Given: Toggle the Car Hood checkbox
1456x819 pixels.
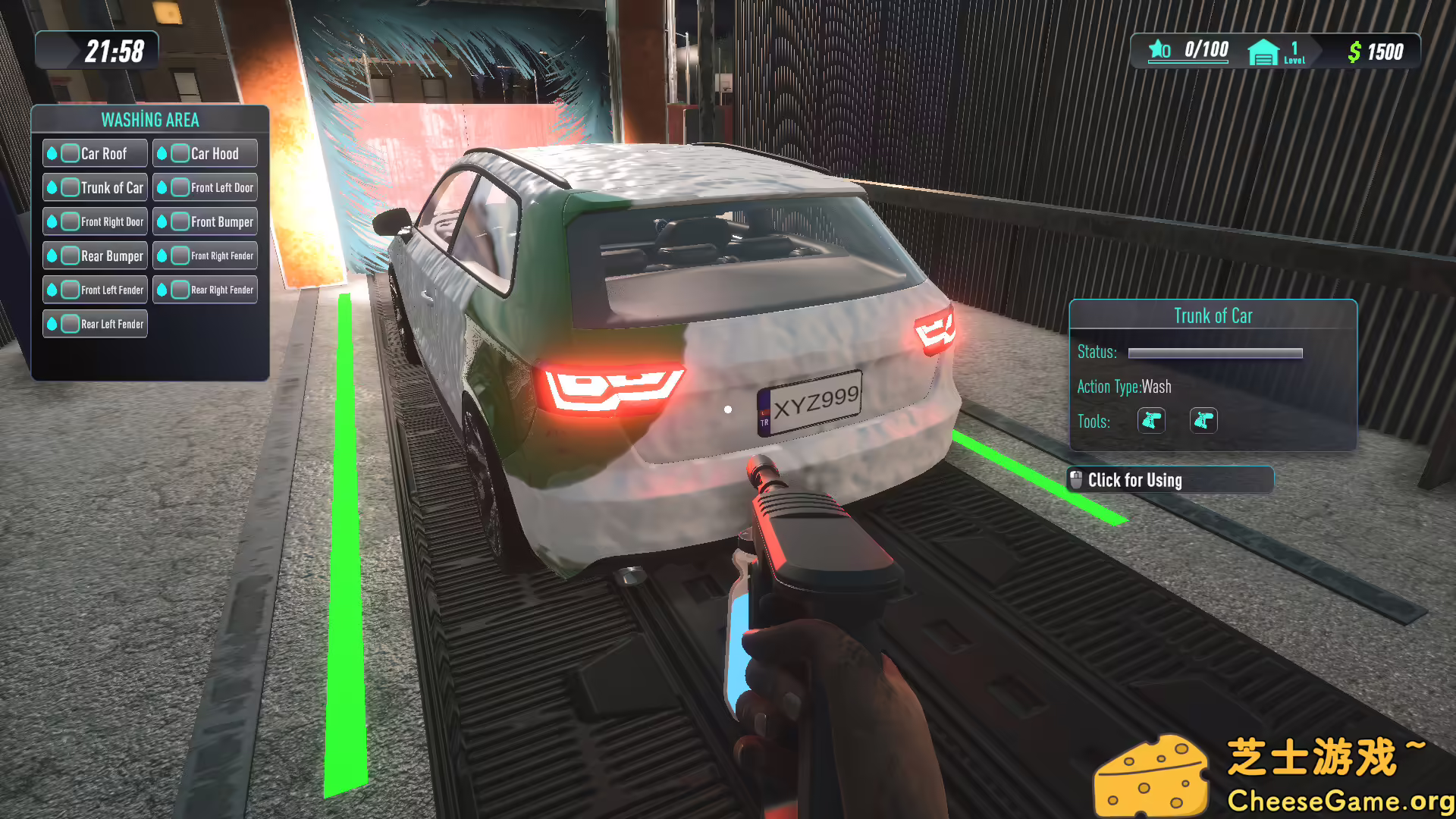Looking at the screenshot, I should 180,152.
